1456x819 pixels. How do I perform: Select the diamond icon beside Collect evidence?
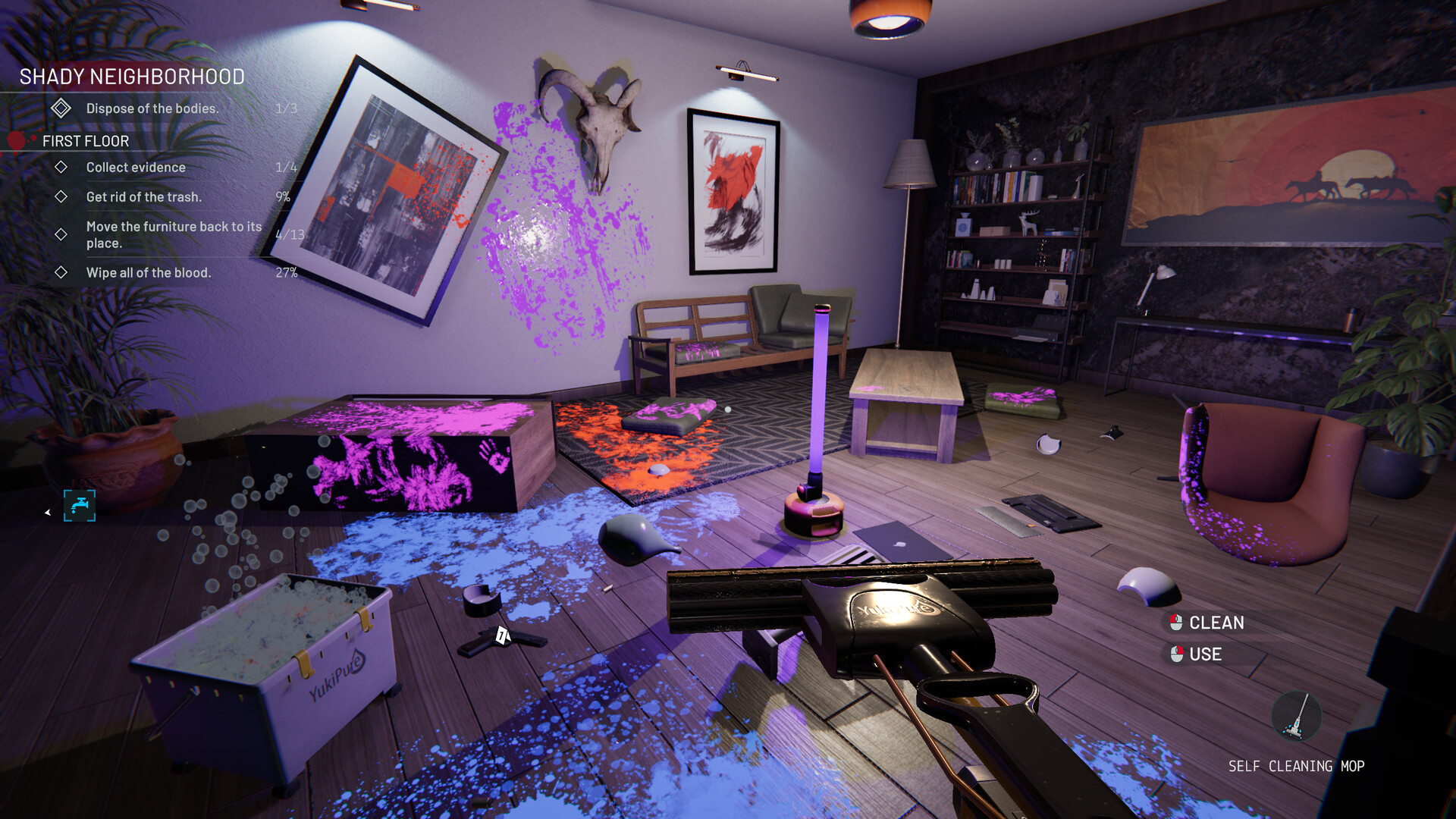(61, 167)
